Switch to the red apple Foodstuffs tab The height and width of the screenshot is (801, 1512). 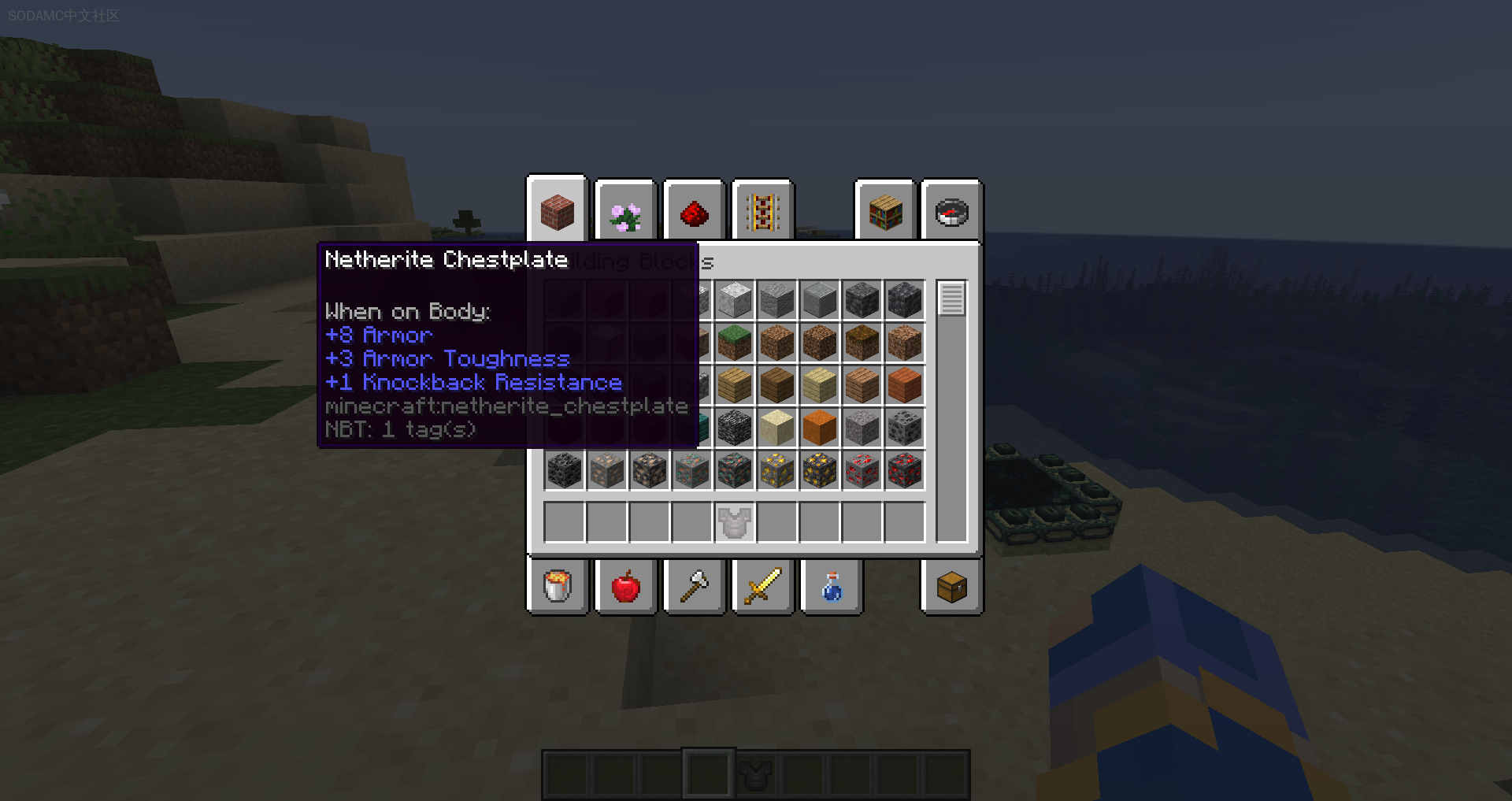pyautogui.click(x=625, y=587)
